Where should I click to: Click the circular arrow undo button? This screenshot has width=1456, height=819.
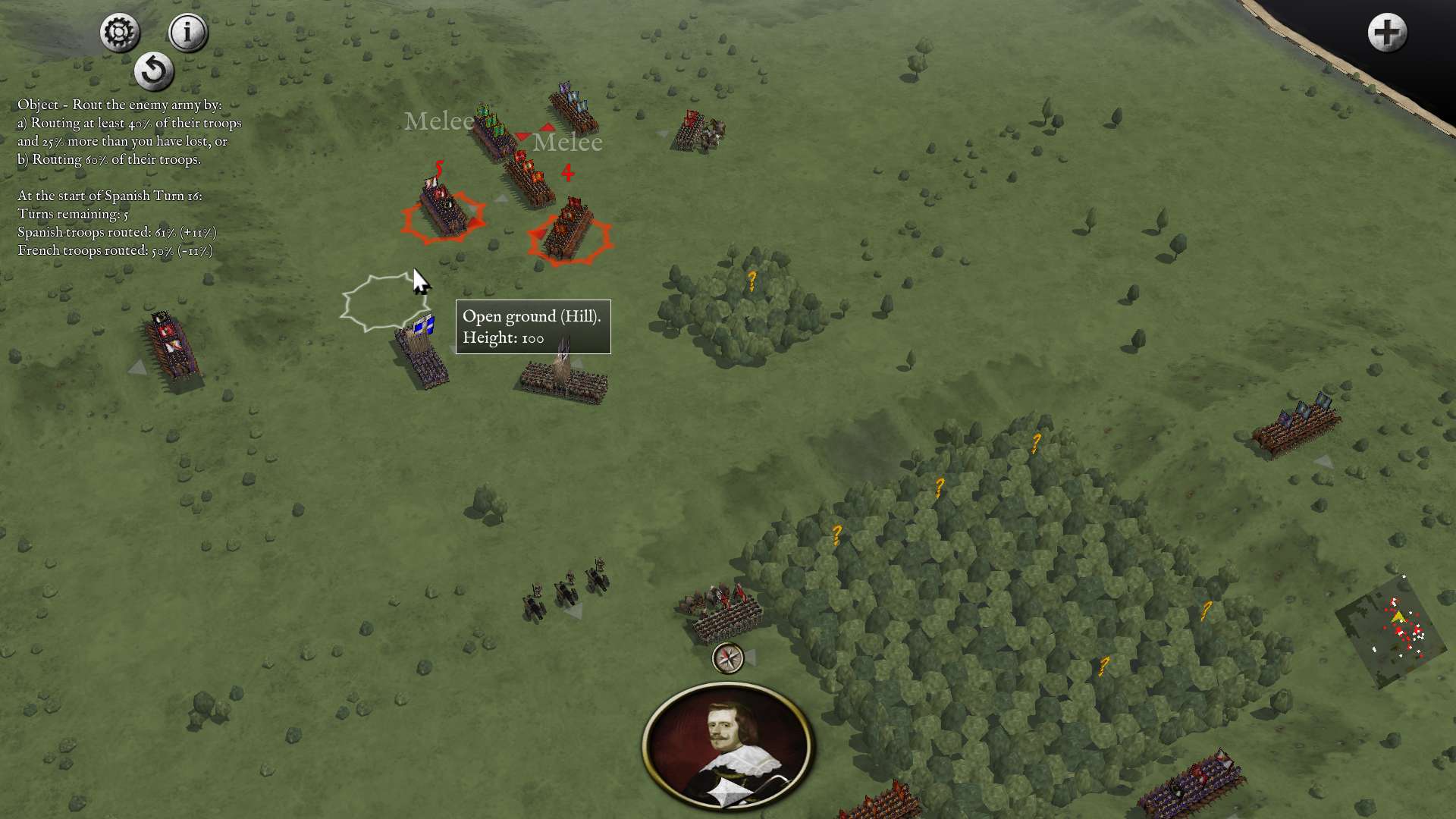(154, 71)
